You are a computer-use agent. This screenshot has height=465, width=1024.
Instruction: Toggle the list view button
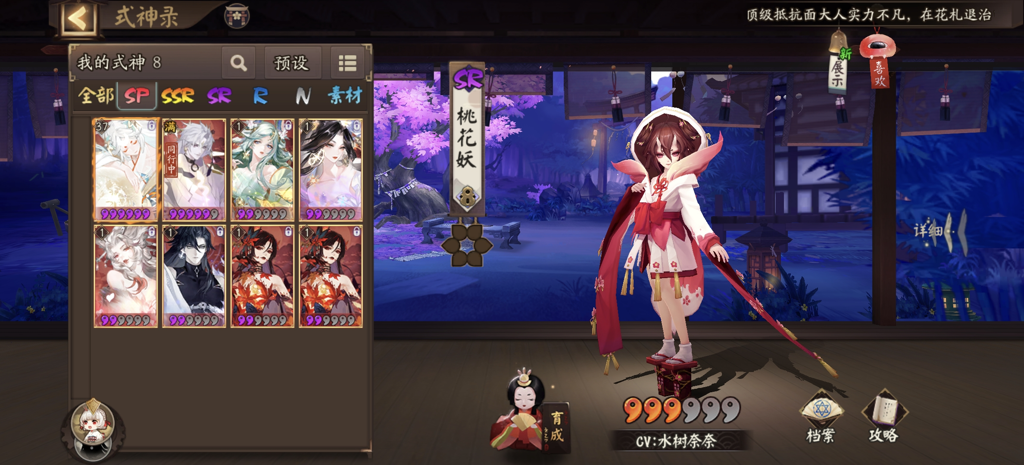coord(347,63)
